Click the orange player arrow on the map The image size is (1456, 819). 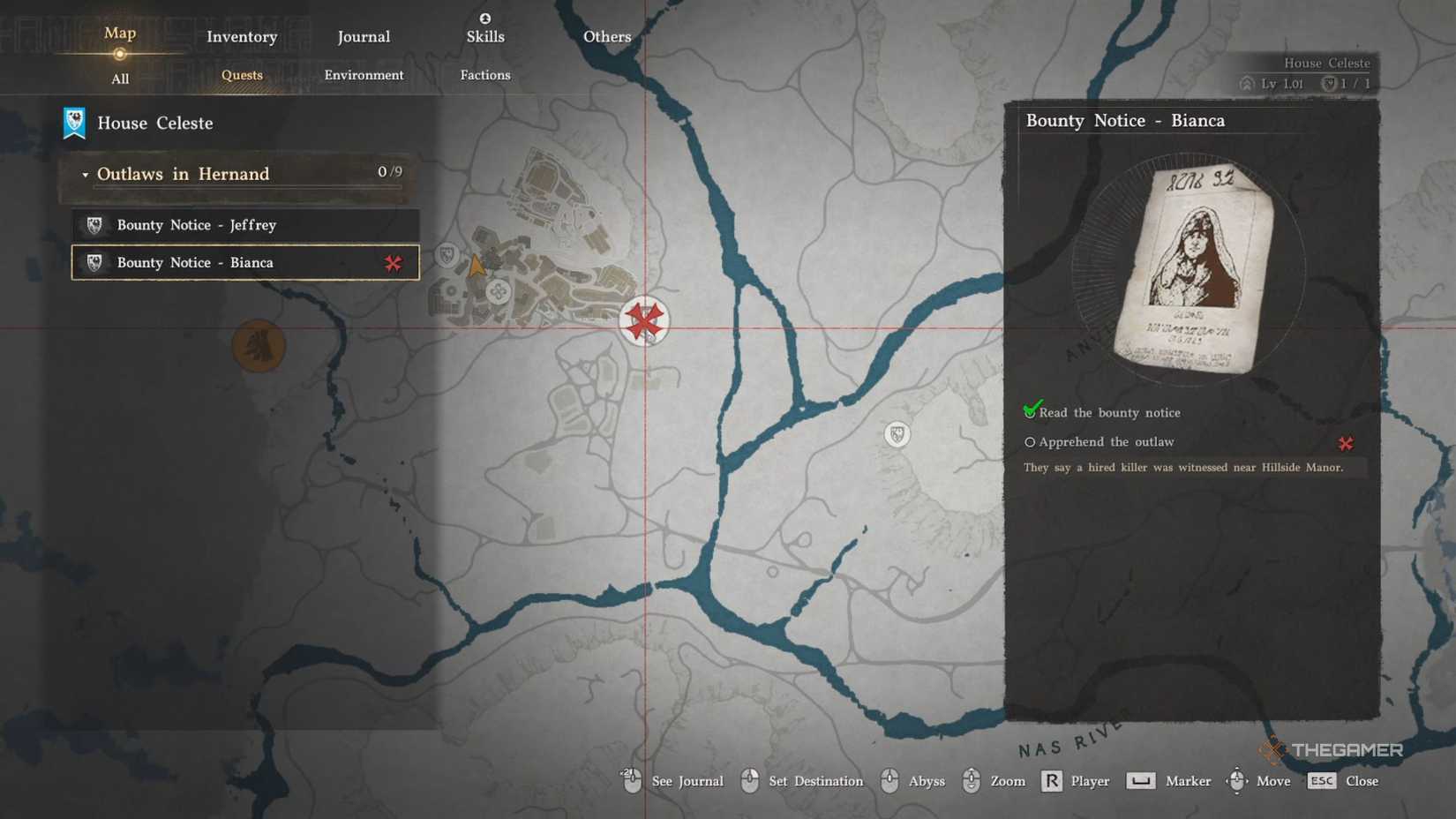[x=477, y=264]
